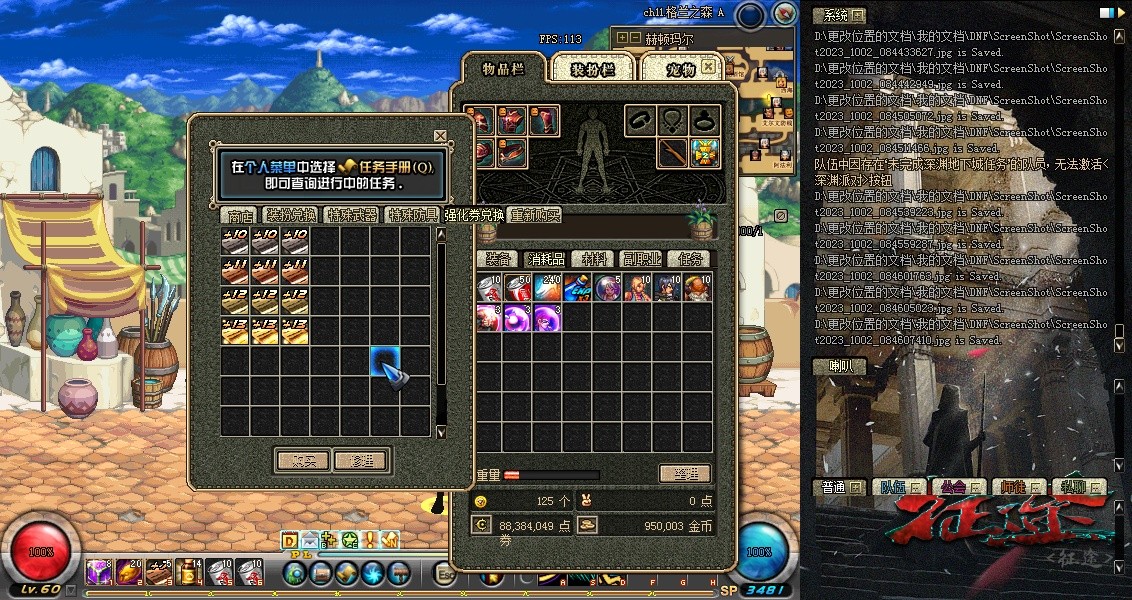Image resolution: width=1132 pixels, height=600 pixels.
Task: Select the blue ENP potion in inventory
Action: (x=577, y=288)
